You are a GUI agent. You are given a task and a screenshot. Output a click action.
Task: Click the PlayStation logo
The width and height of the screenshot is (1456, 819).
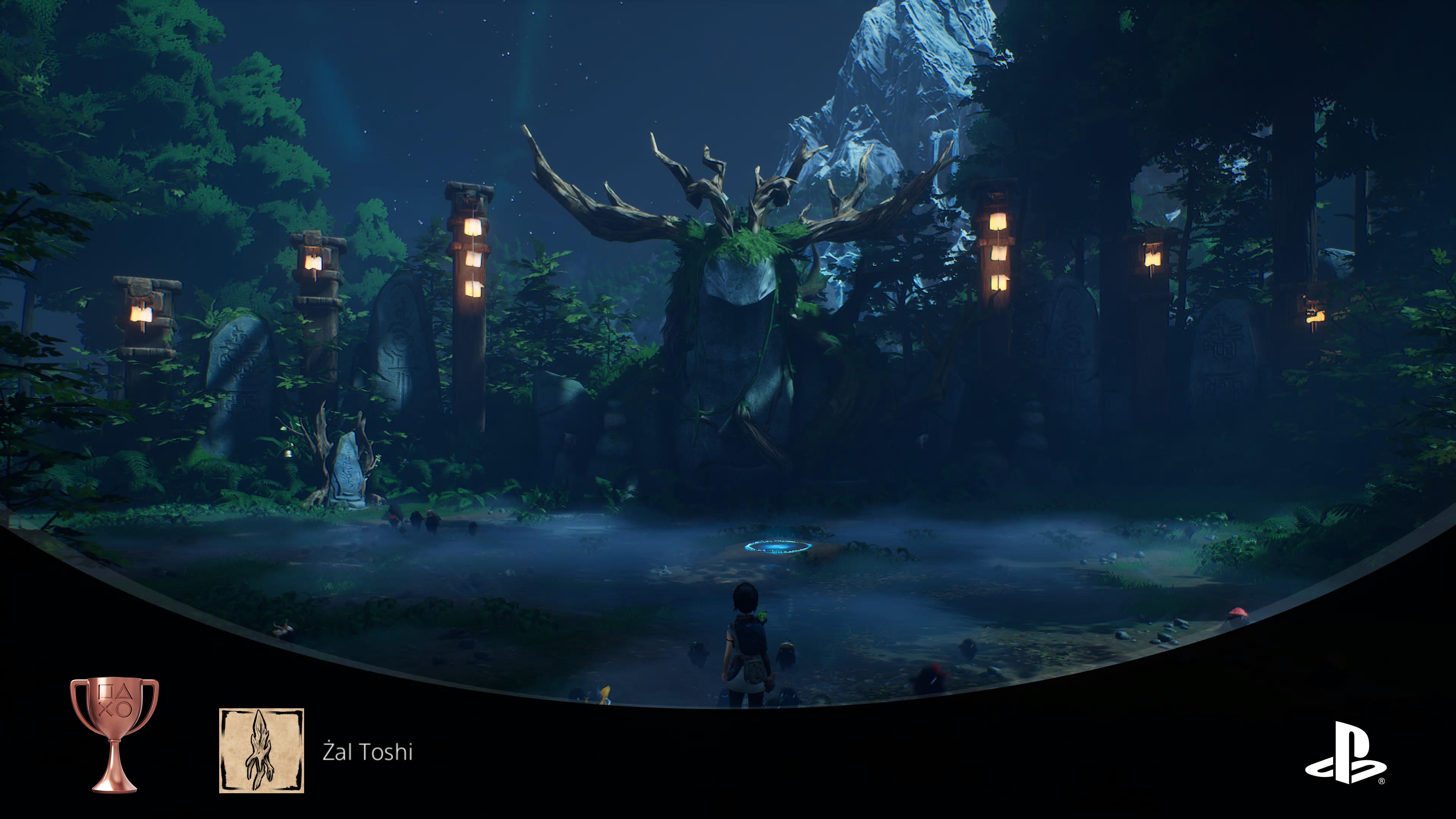click(x=1345, y=752)
